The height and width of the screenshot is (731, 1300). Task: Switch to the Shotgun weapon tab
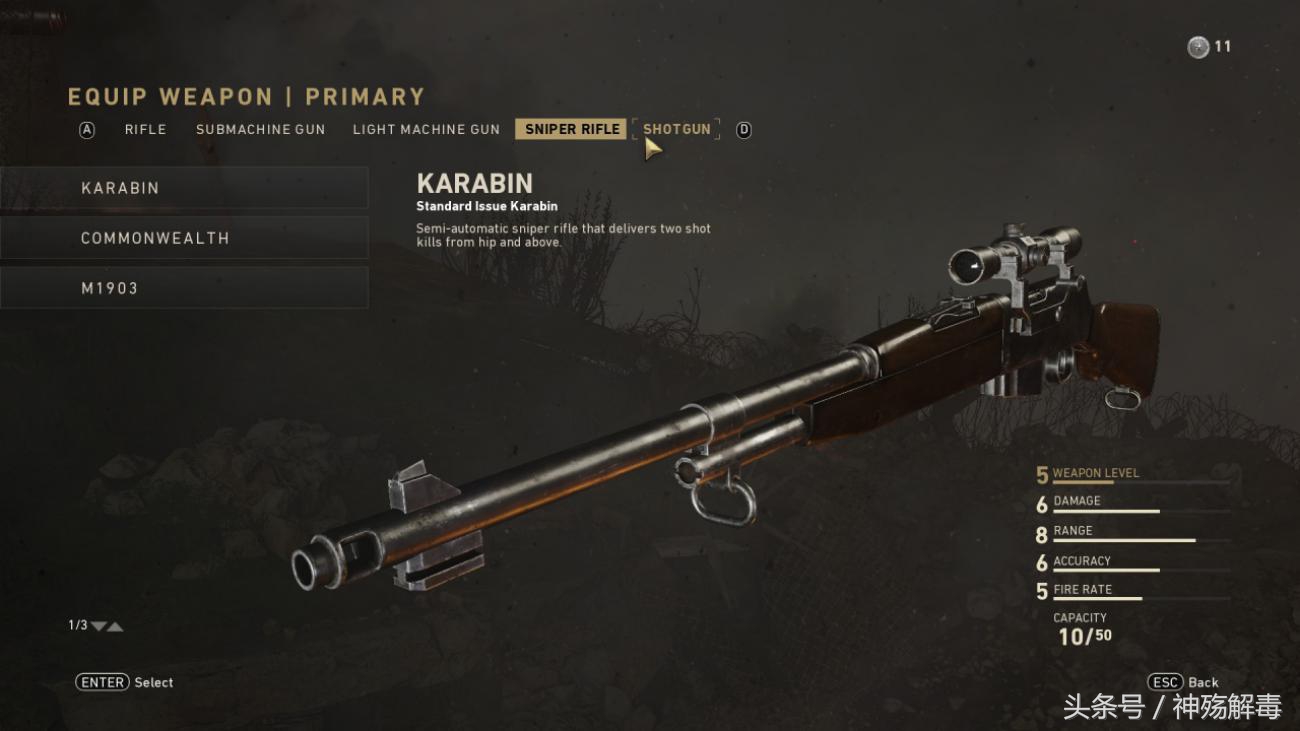pos(676,129)
